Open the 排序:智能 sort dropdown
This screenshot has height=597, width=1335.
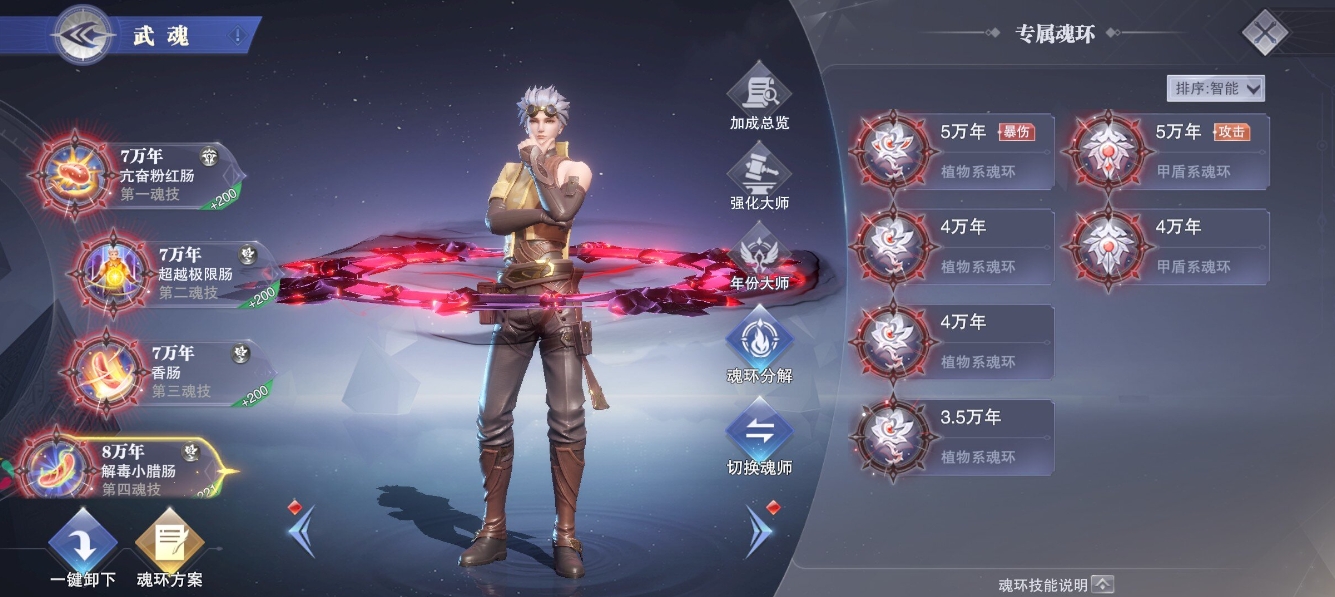pyautogui.click(x=1215, y=88)
